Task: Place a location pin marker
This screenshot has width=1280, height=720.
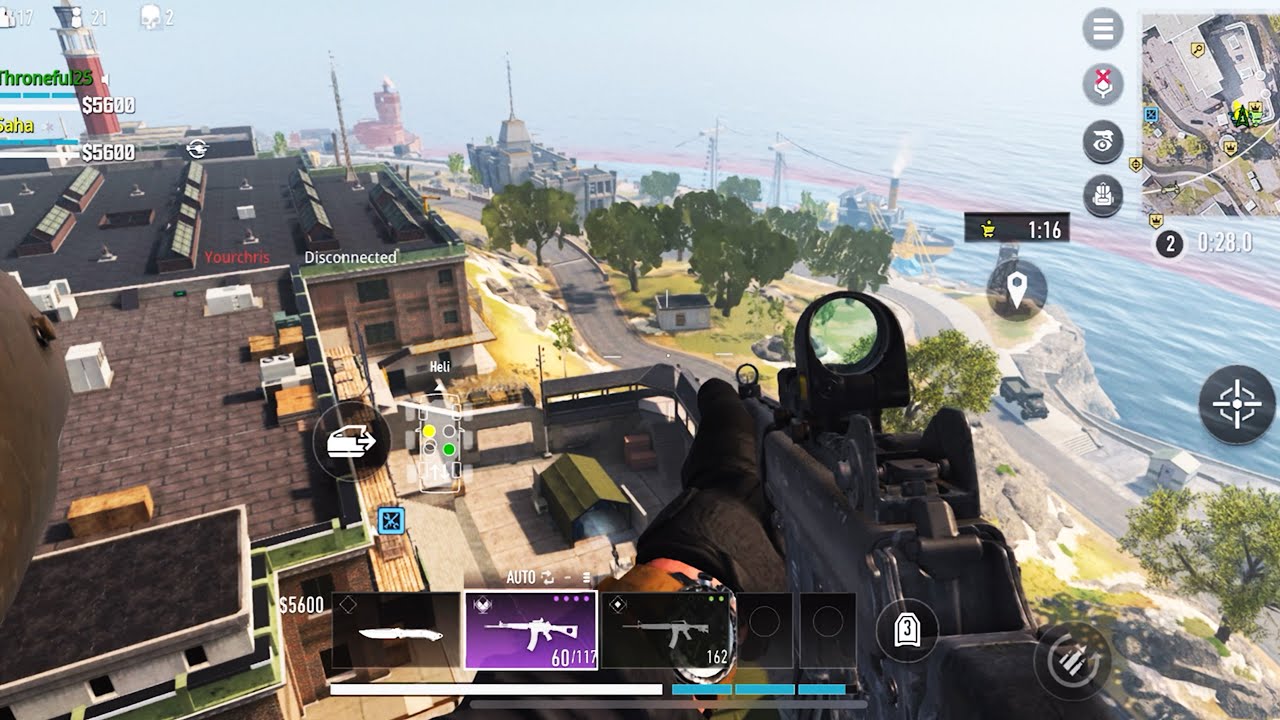Action: pos(1017,290)
